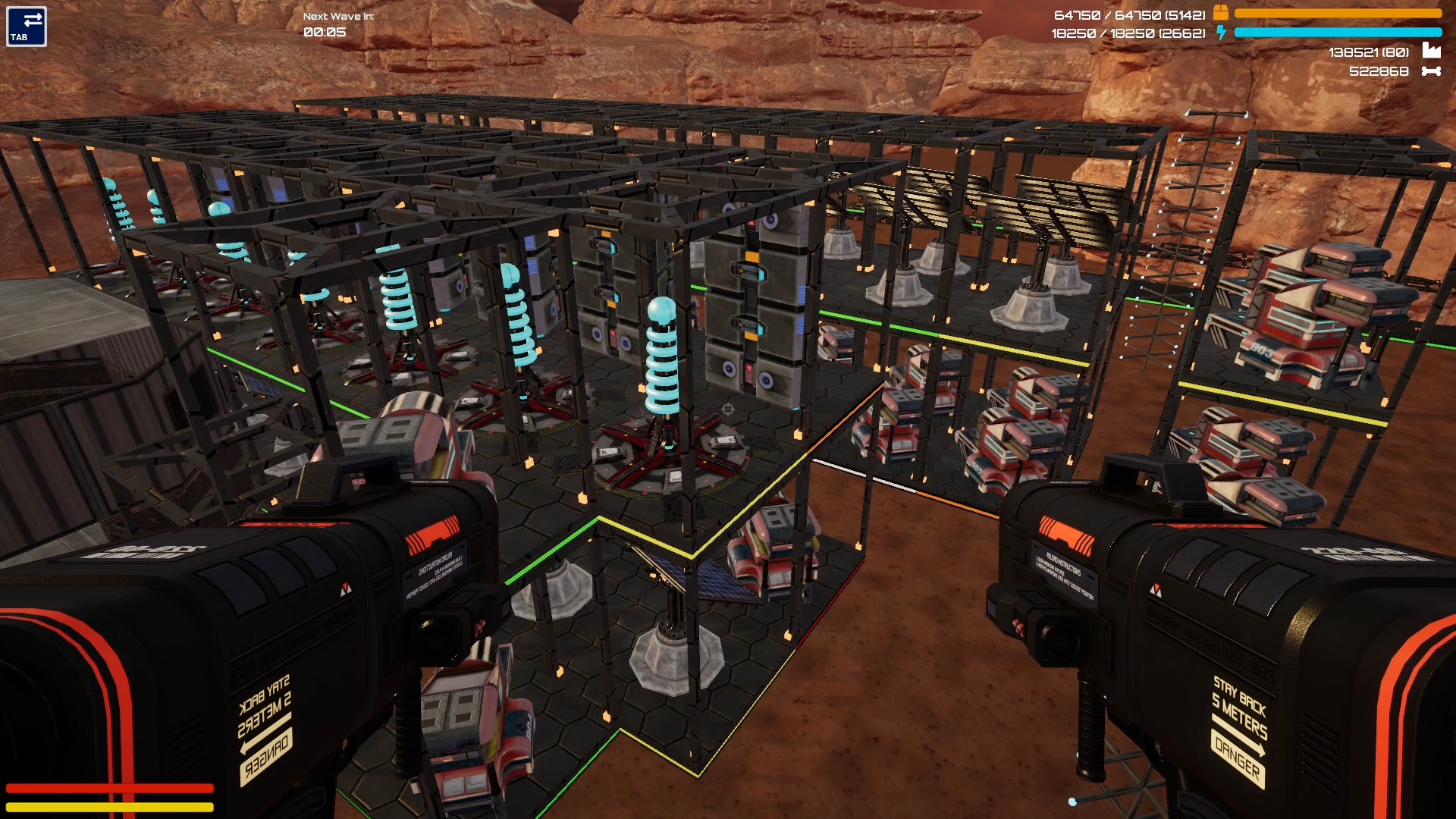Click the orange ammo progress bar

tap(1338, 12)
